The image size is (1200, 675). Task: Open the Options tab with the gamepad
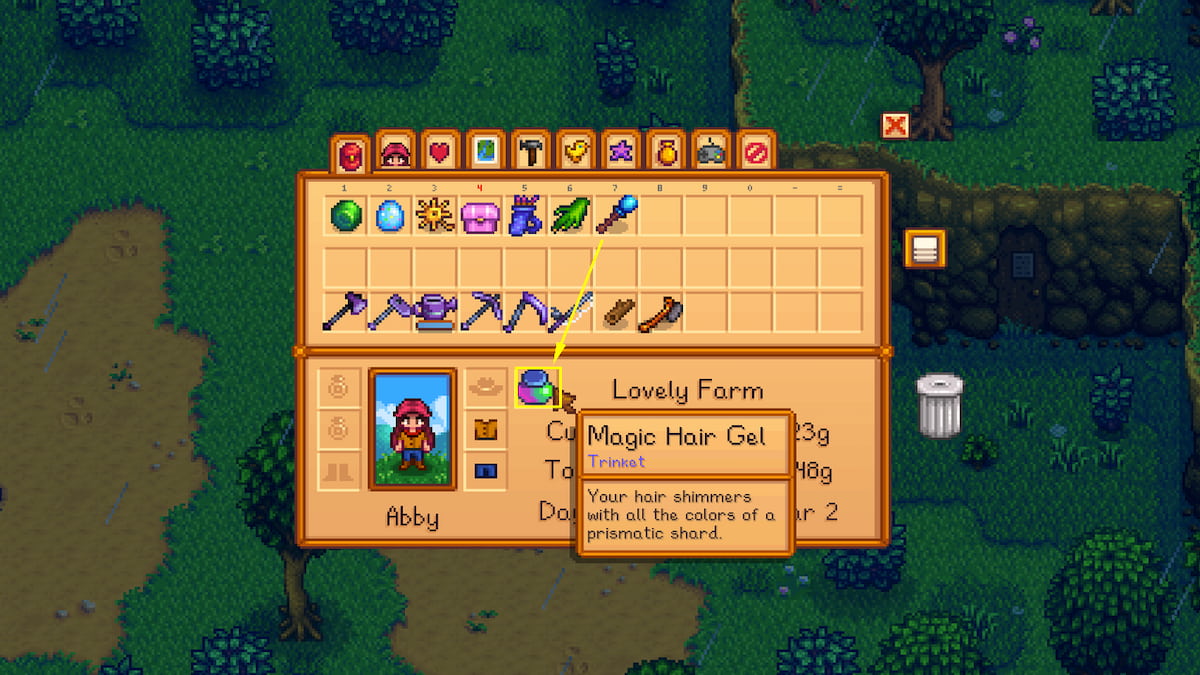point(711,153)
